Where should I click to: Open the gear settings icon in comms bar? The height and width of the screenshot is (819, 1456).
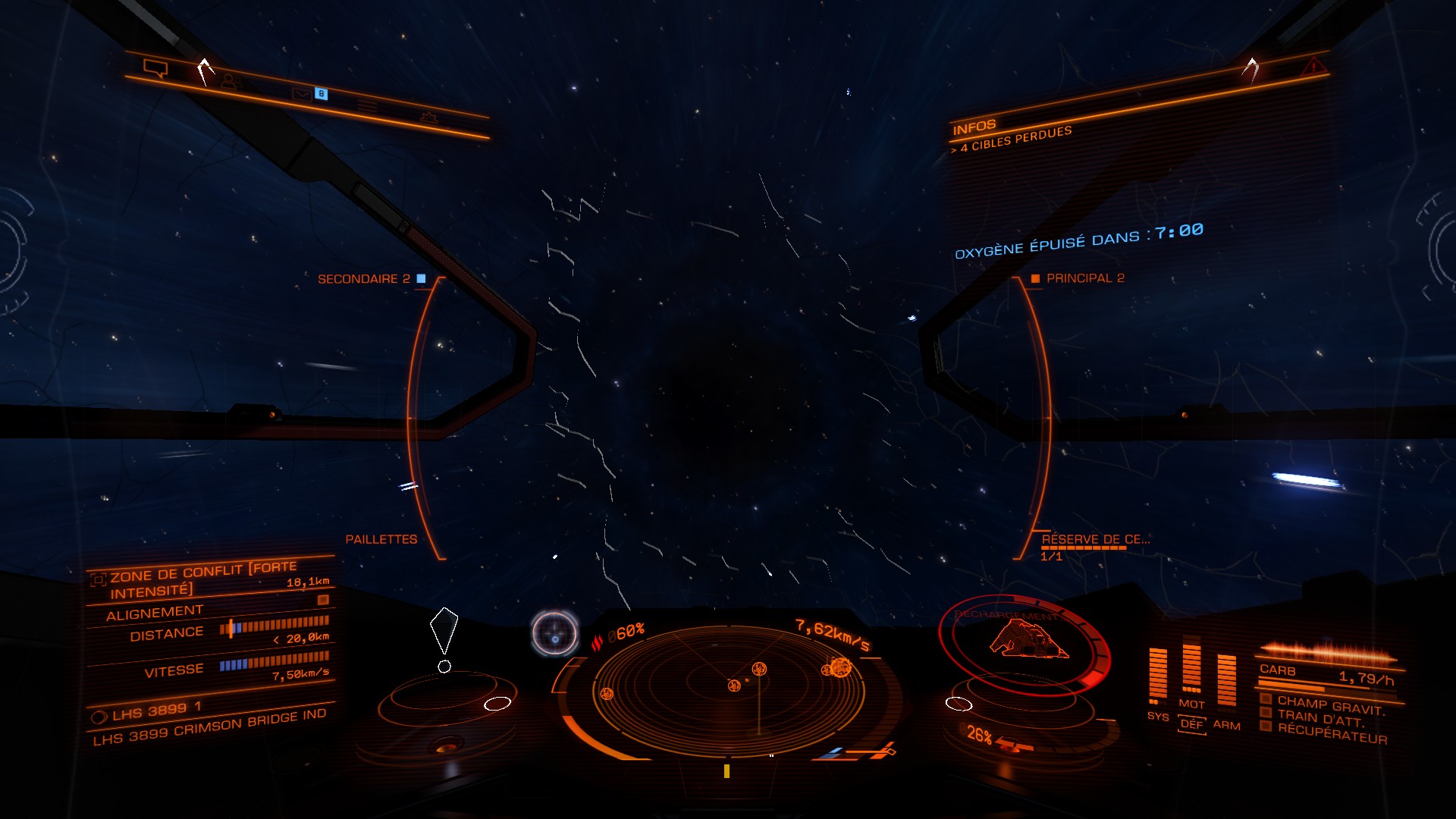click(428, 117)
